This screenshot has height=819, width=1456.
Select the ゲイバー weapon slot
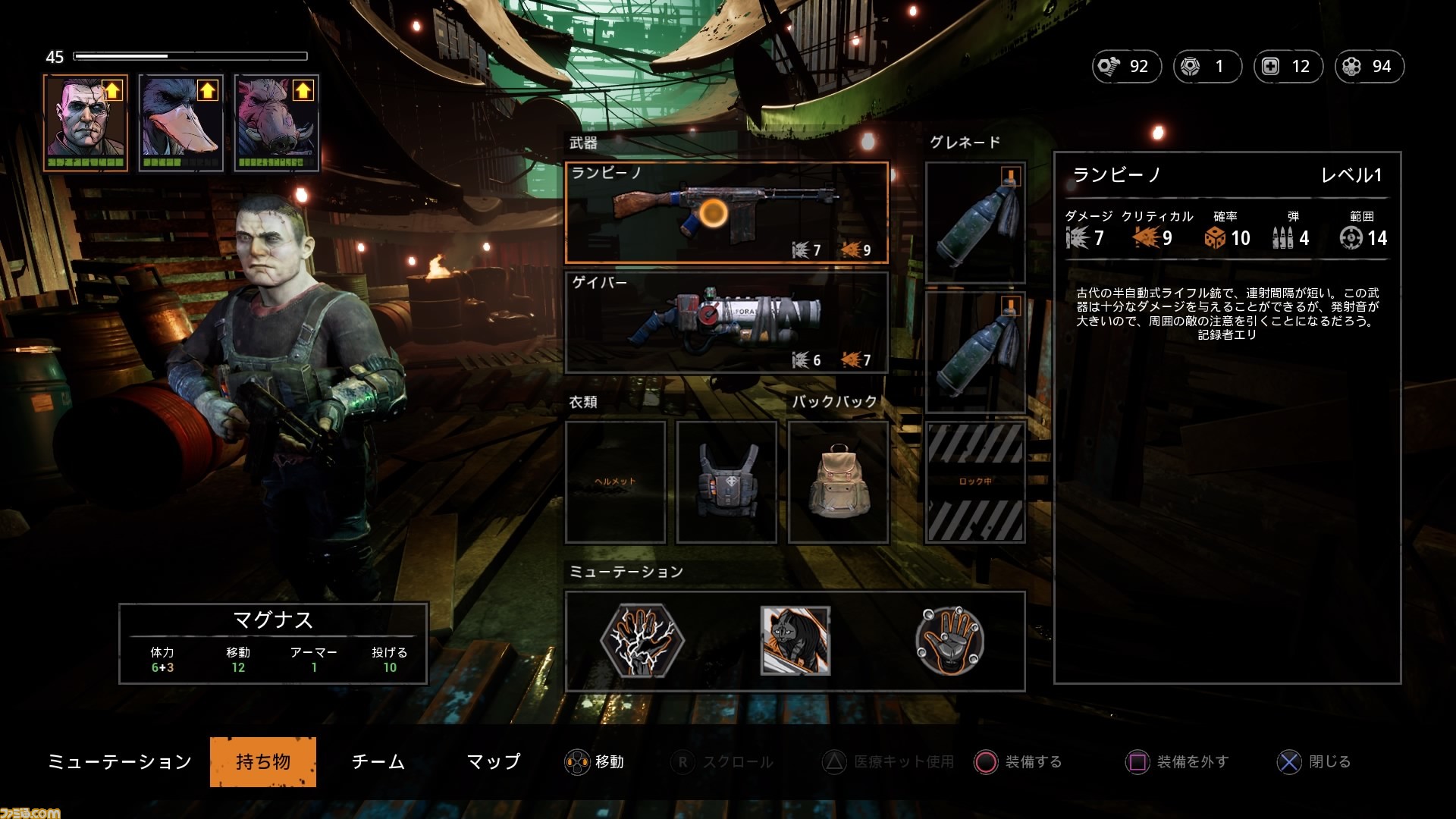(726, 322)
